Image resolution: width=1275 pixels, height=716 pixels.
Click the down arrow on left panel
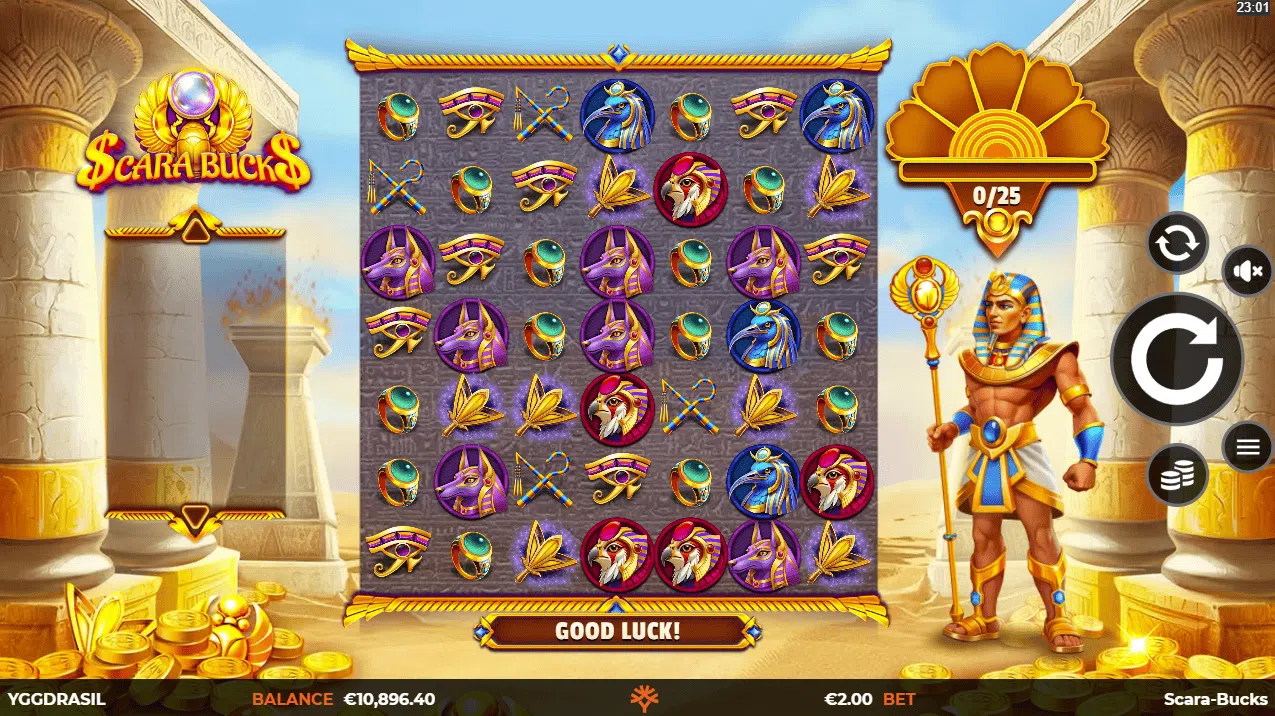coord(196,517)
